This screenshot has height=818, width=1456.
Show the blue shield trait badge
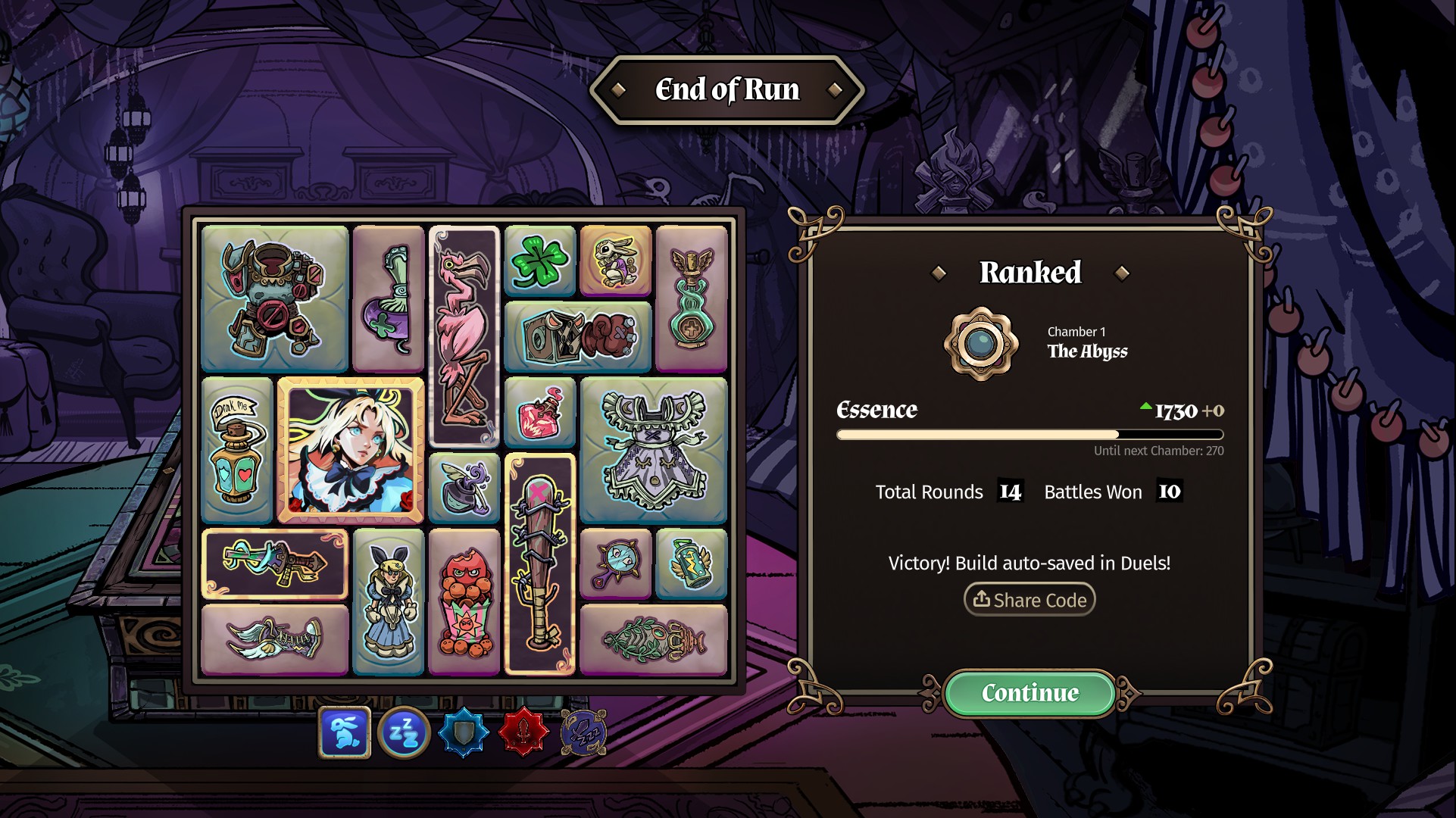464,732
